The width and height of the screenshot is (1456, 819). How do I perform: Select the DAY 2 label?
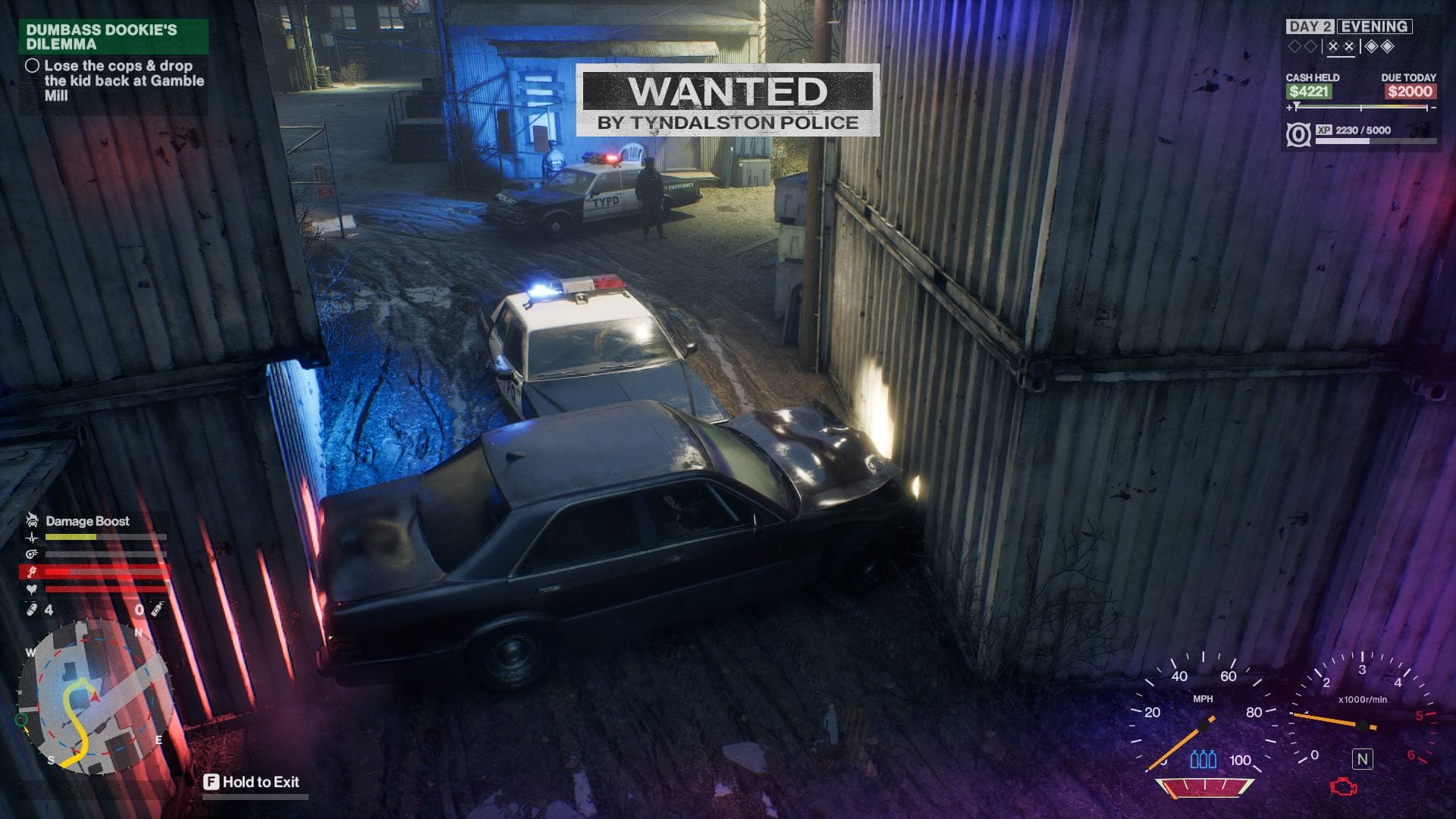point(1312,27)
